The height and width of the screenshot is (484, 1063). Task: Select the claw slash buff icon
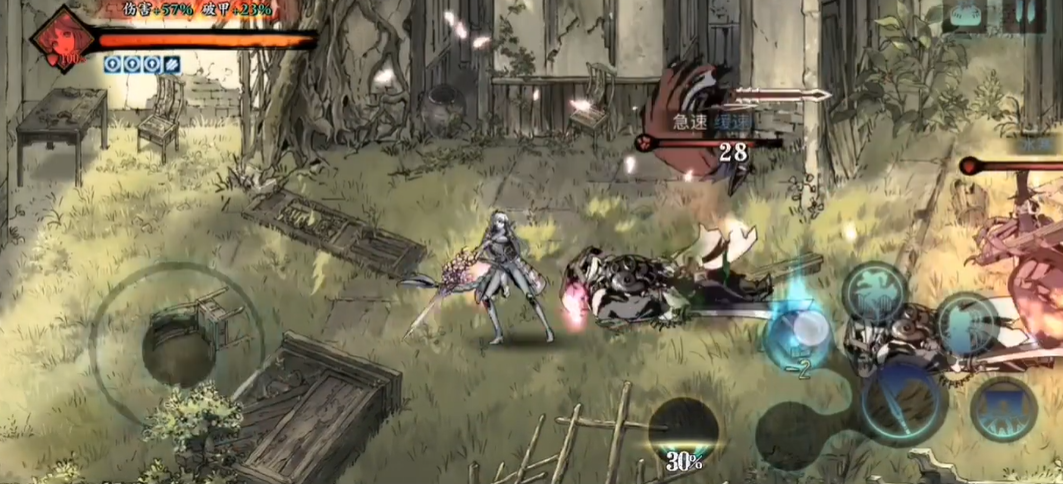click(x=172, y=65)
